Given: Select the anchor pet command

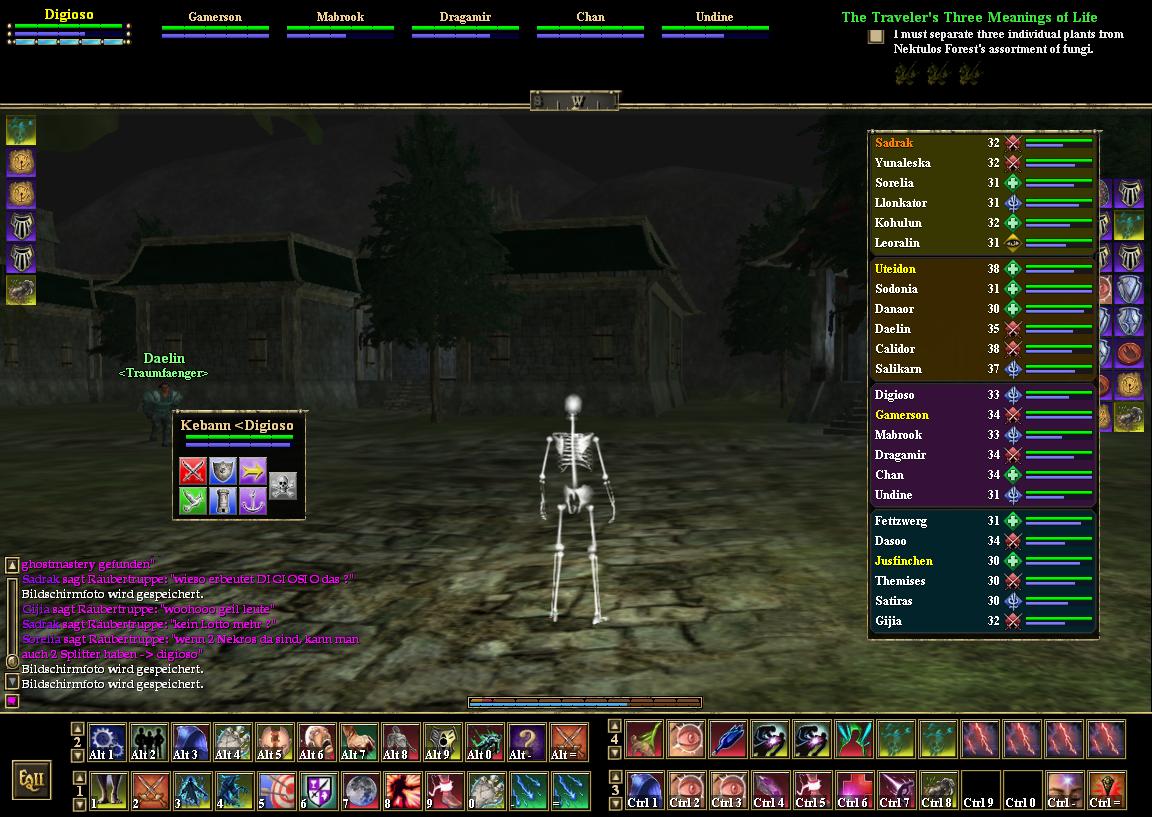Looking at the screenshot, I should 253,500.
